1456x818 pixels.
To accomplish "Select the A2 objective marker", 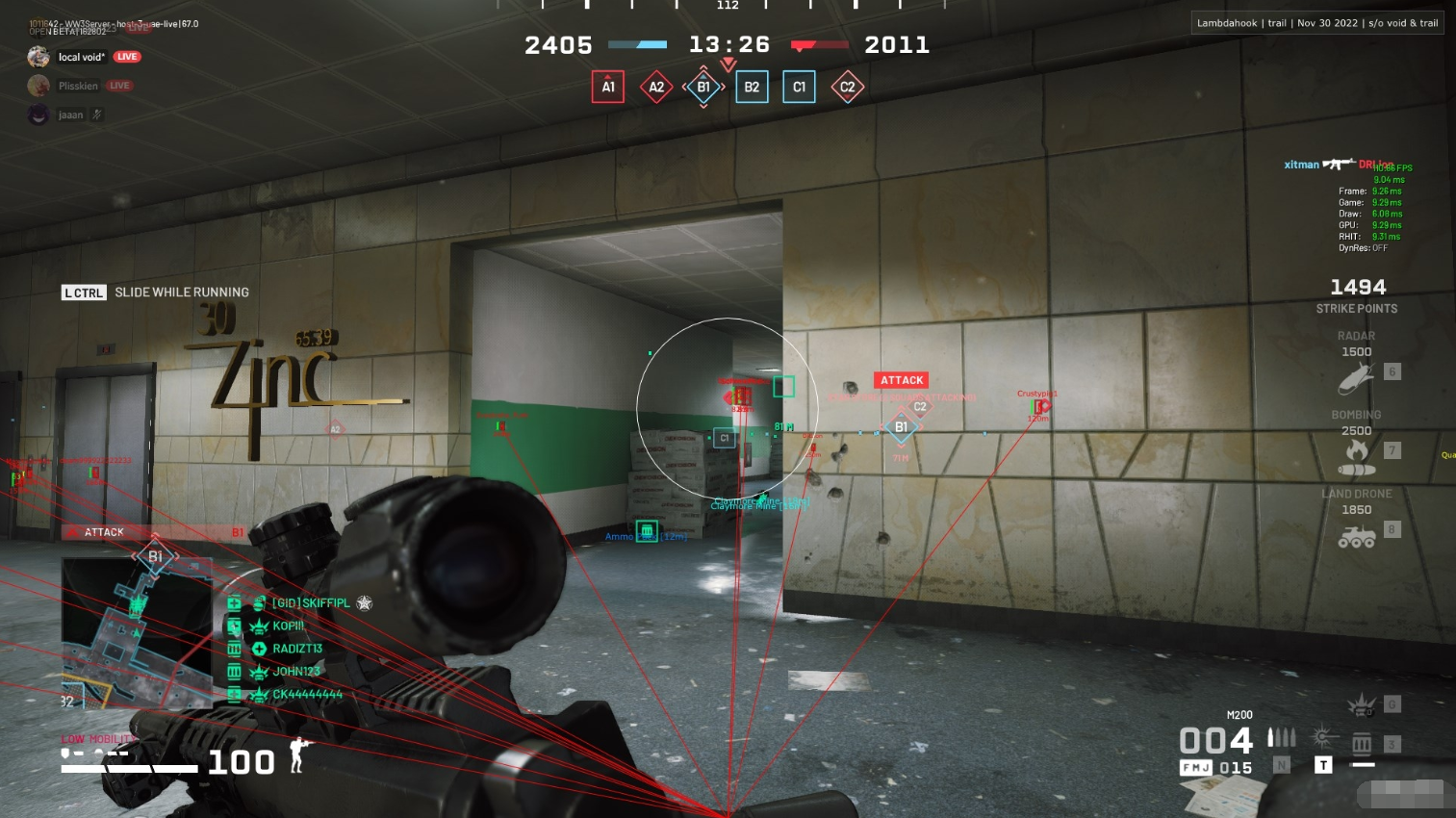I will 656,87.
